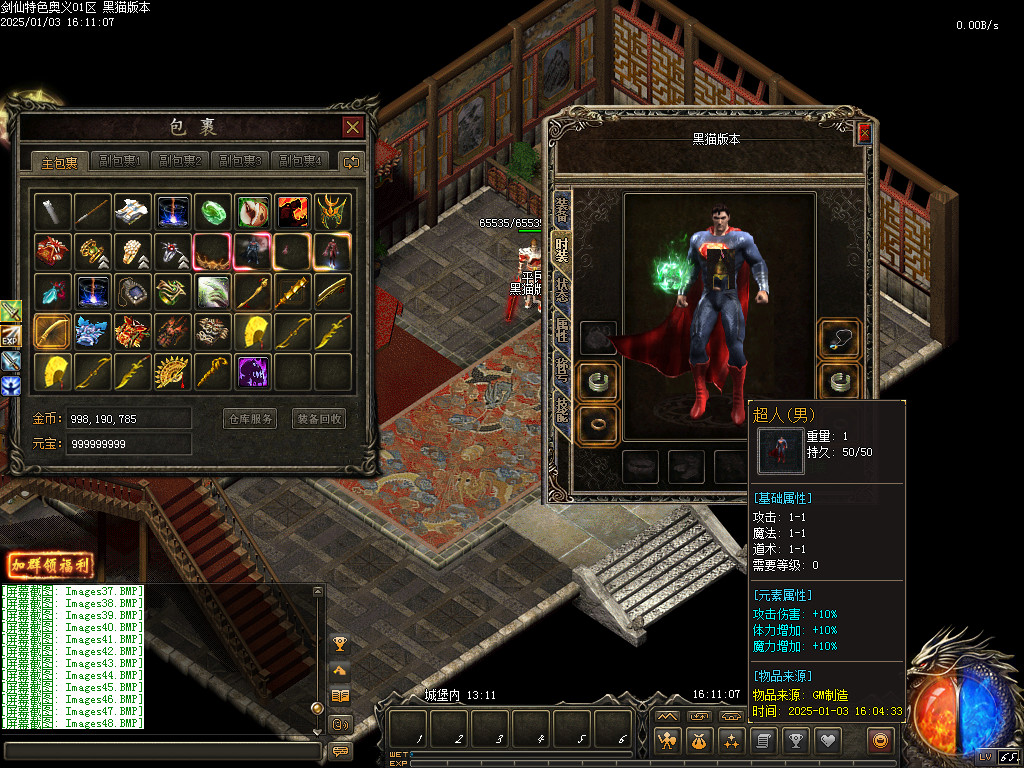Viewport: 1024px width, 768px height.
Task: Click the 装备回收 equipment recycle button
Action: pos(319,419)
